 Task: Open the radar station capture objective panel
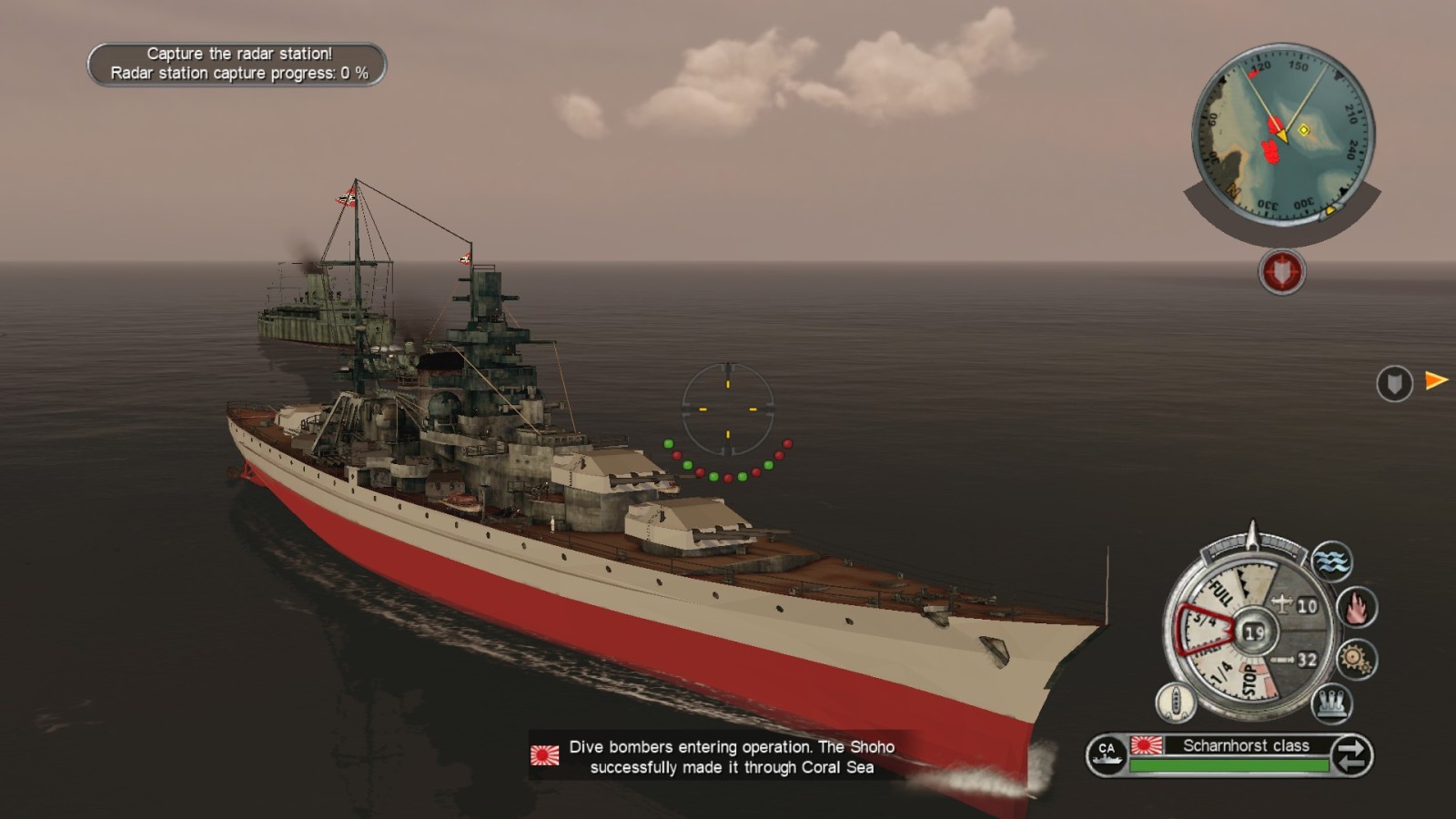point(237,64)
